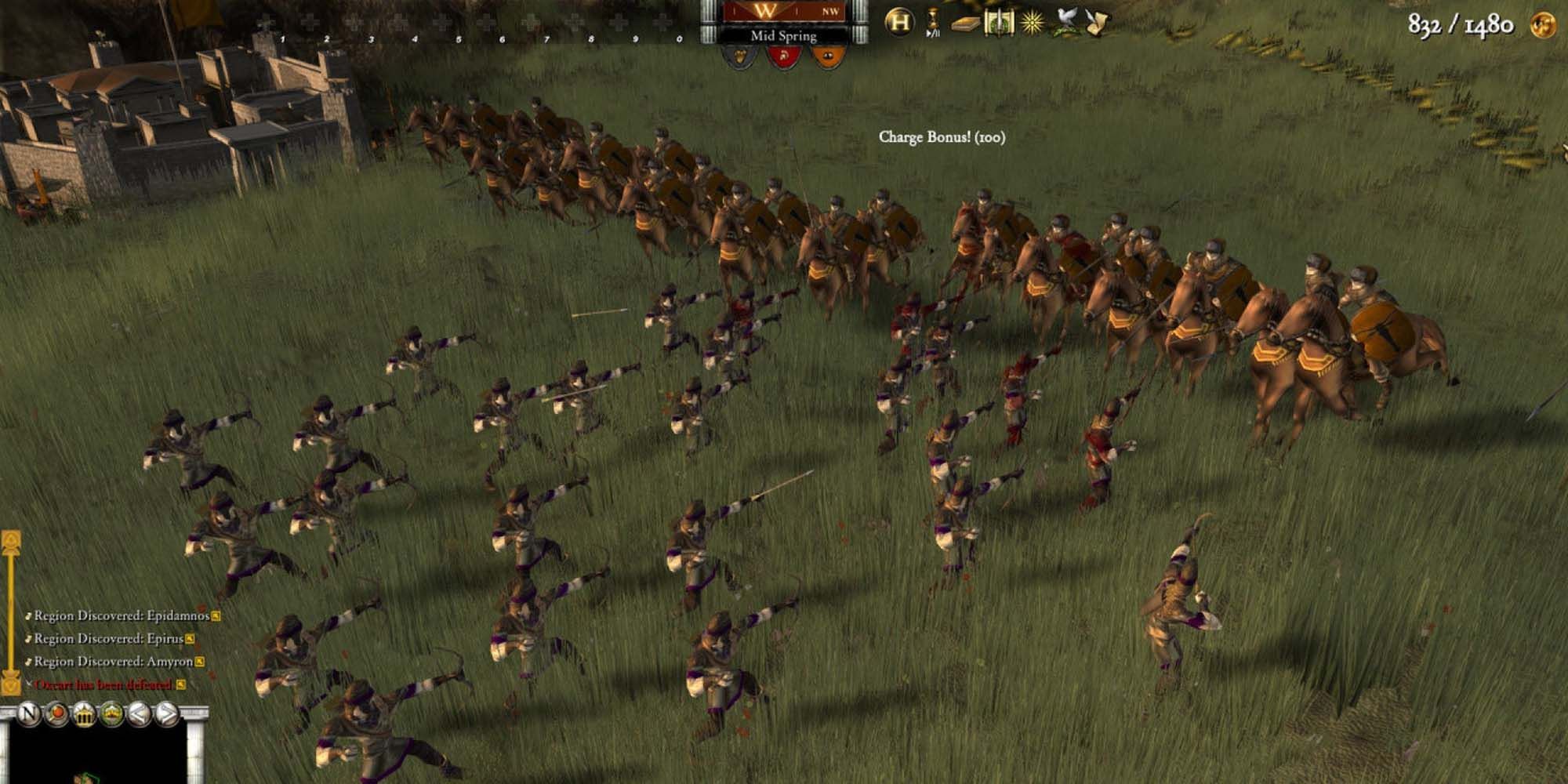Pause the game with the hourglass icon

coord(932,20)
